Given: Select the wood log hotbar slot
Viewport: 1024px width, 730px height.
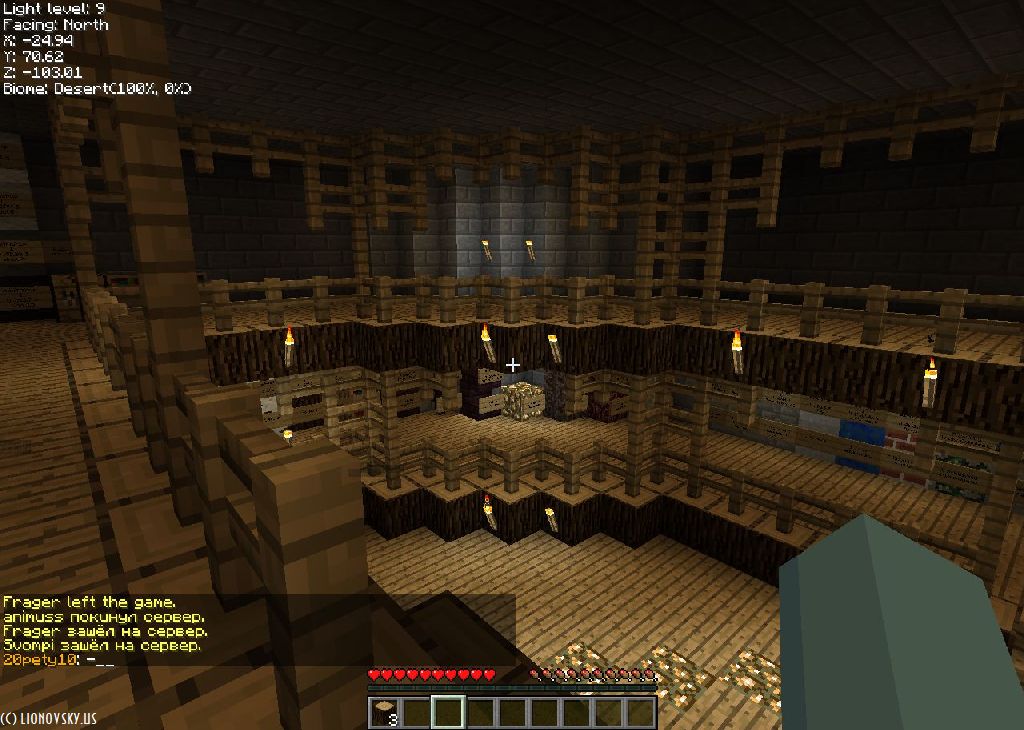Looking at the screenshot, I should tap(384, 713).
